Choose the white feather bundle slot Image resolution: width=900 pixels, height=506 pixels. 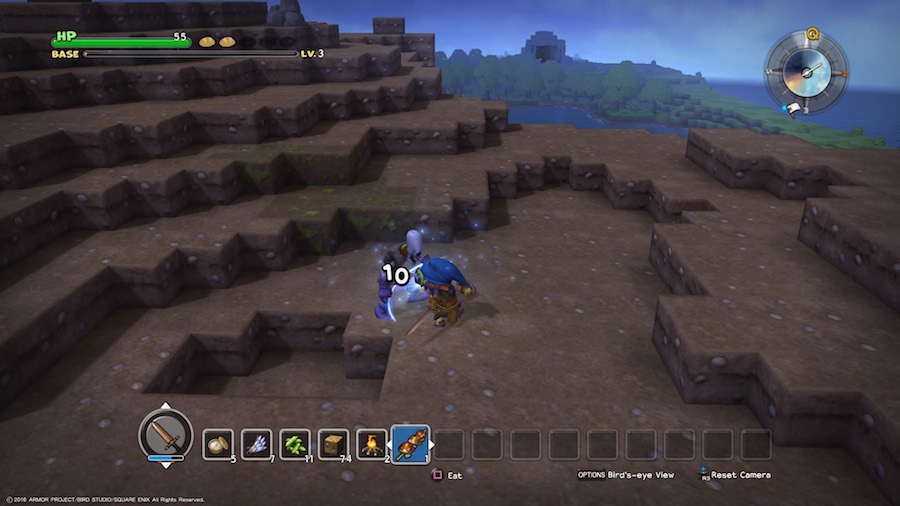pos(256,444)
